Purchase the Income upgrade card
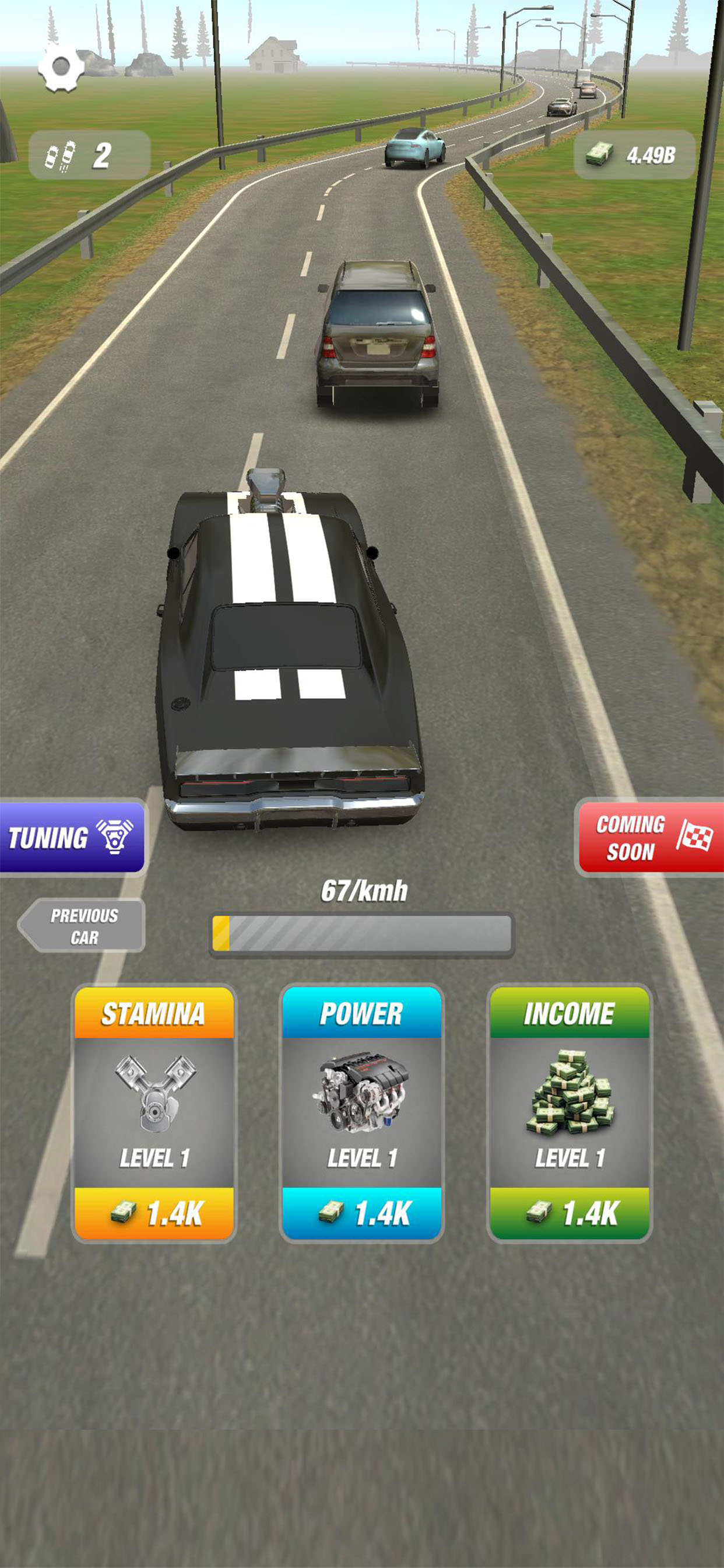The image size is (724, 1568). (570, 1213)
